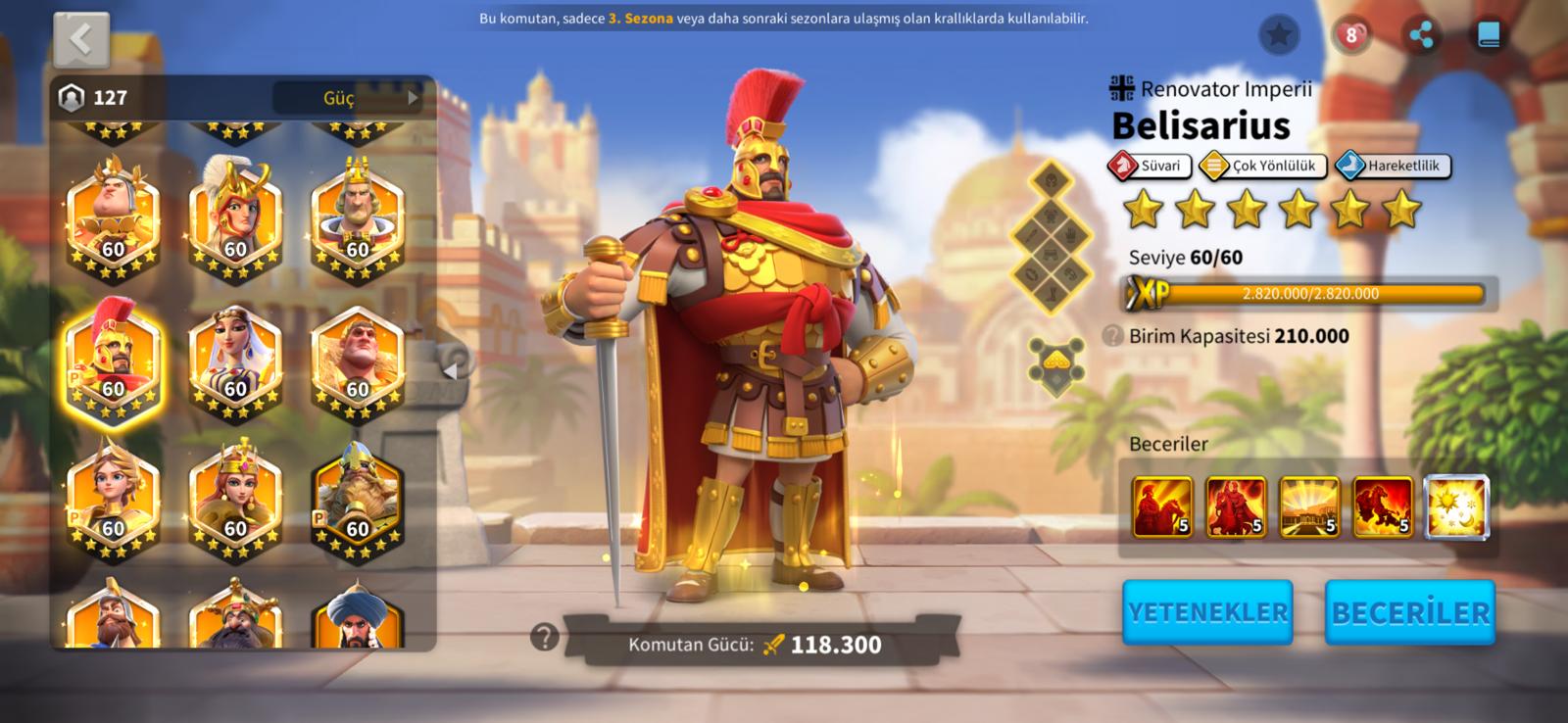Image resolution: width=1568 pixels, height=723 pixels.
Task: Select the veiled woman commander portrait
Action: tap(235, 361)
